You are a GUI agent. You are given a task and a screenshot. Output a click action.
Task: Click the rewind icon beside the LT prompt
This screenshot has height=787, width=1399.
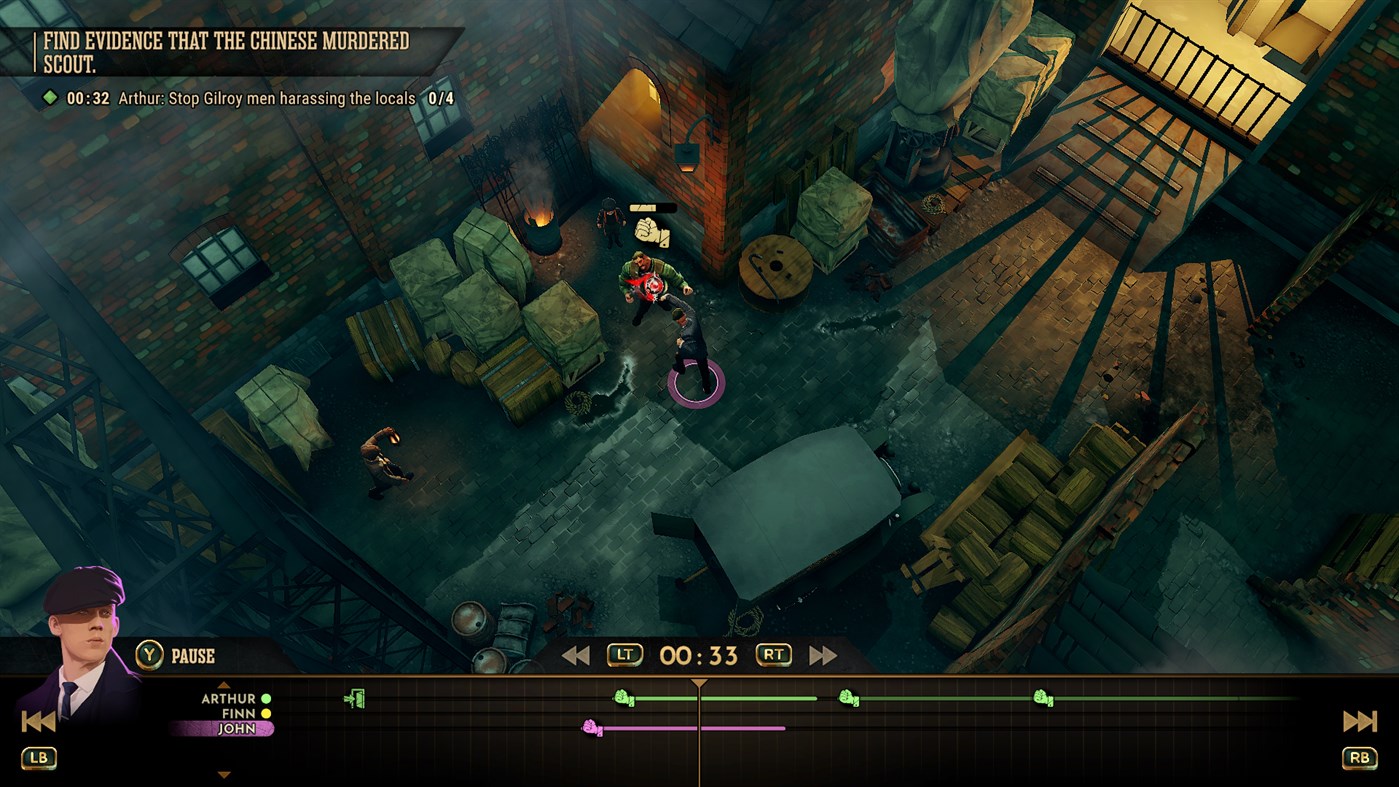pyautogui.click(x=577, y=656)
